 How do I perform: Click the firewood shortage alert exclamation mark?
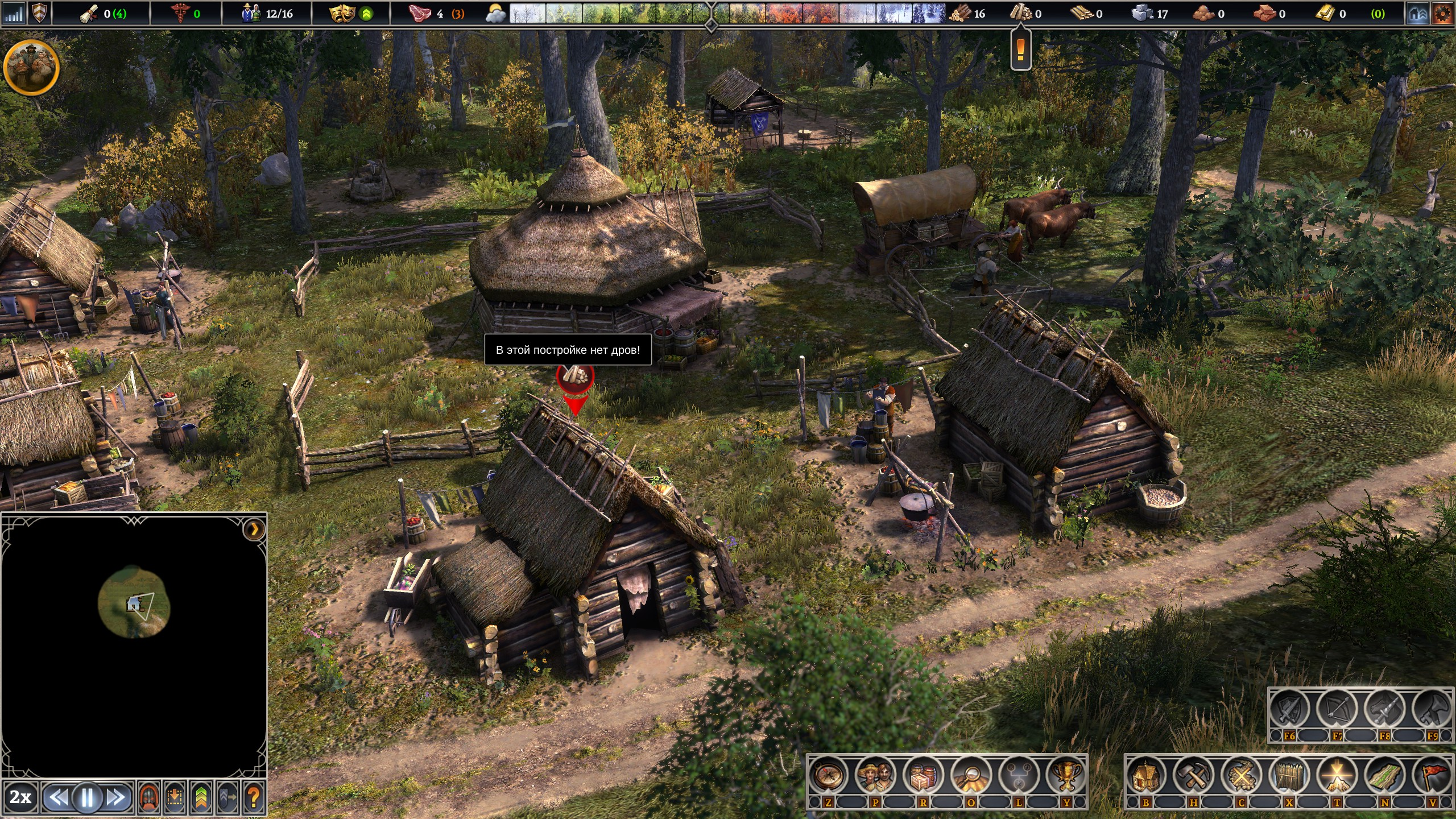tap(1020, 50)
